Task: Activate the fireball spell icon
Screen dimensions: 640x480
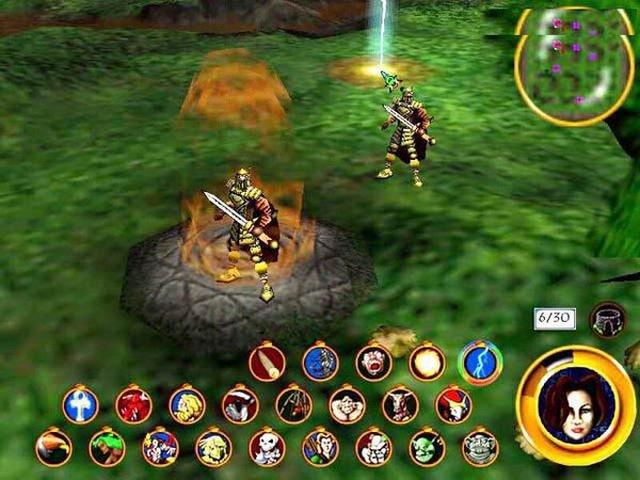Action: pos(427,362)
